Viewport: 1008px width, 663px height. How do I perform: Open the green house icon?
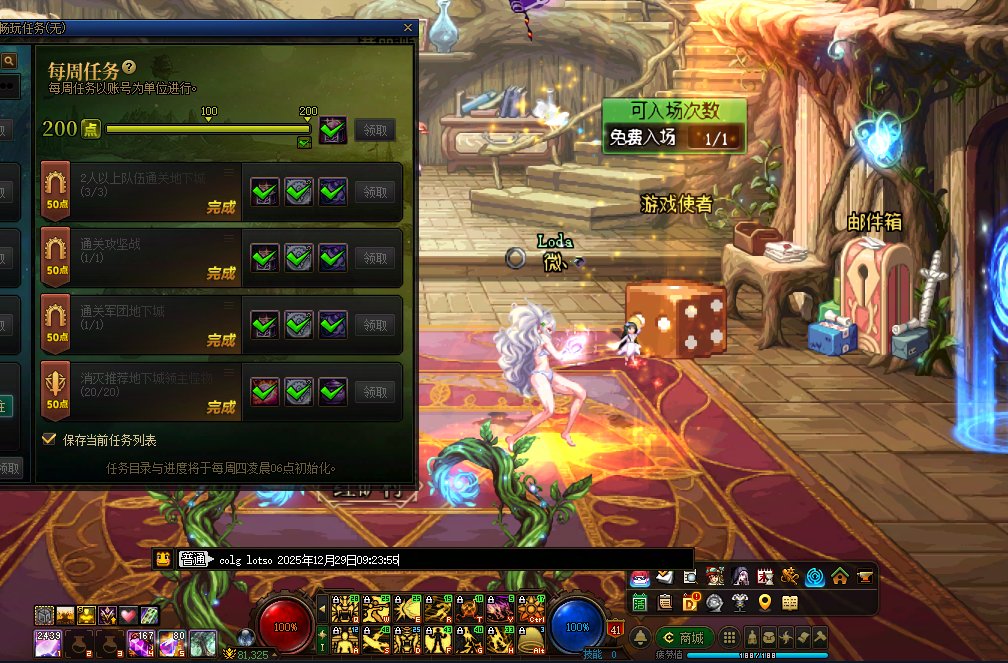click(840, 577)
